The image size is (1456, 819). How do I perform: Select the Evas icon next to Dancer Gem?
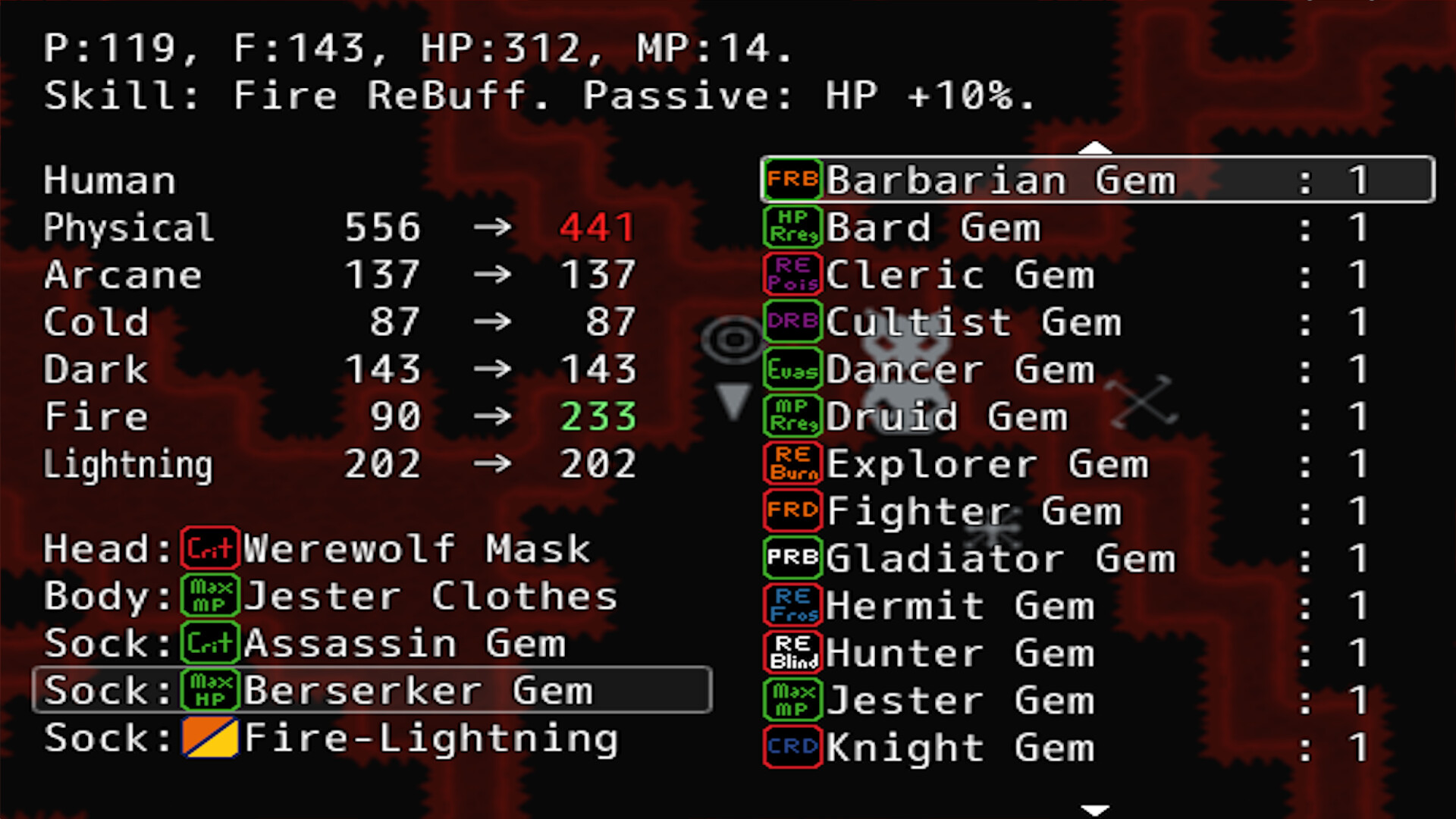pos(792,369)
